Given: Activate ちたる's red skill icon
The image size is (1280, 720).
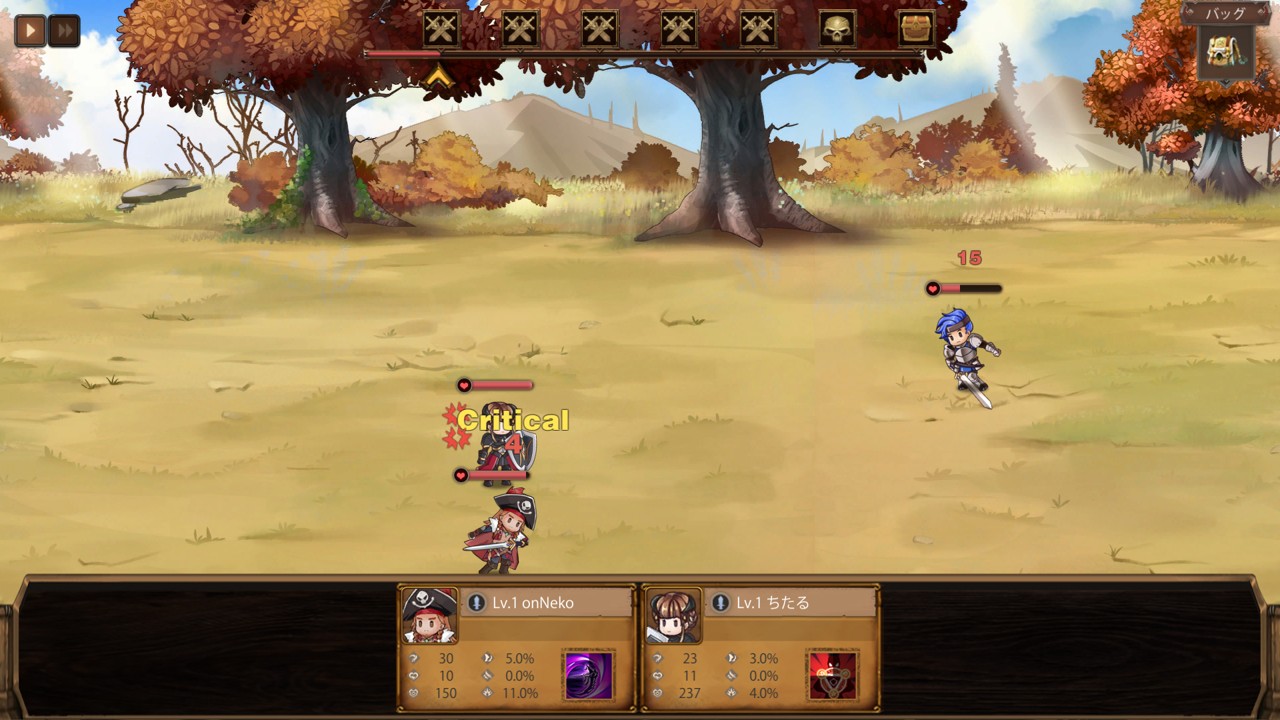Looking at the screenshot, I should pyautogui.click(x=832, y=675).
